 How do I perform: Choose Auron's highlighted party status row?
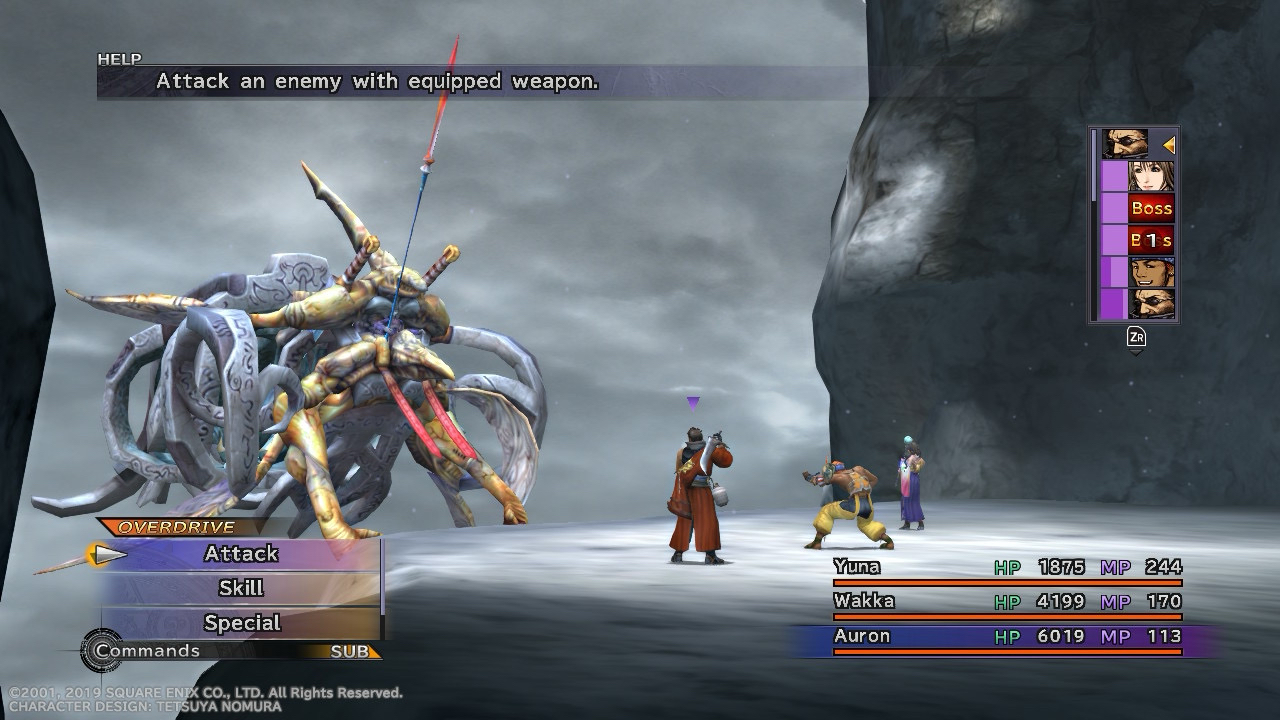coord(1007,637)
